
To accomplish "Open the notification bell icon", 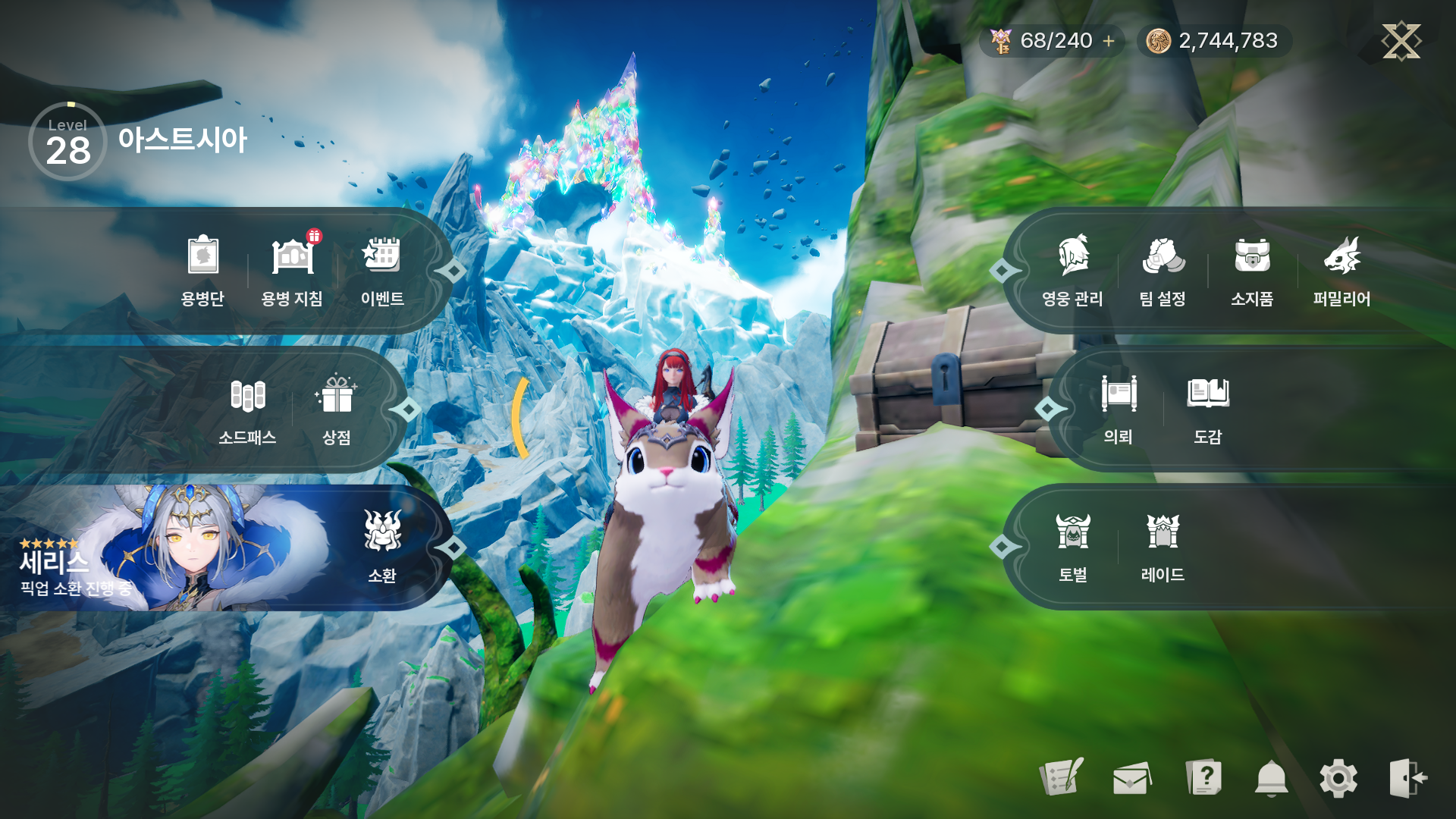I will (1272, 778).
